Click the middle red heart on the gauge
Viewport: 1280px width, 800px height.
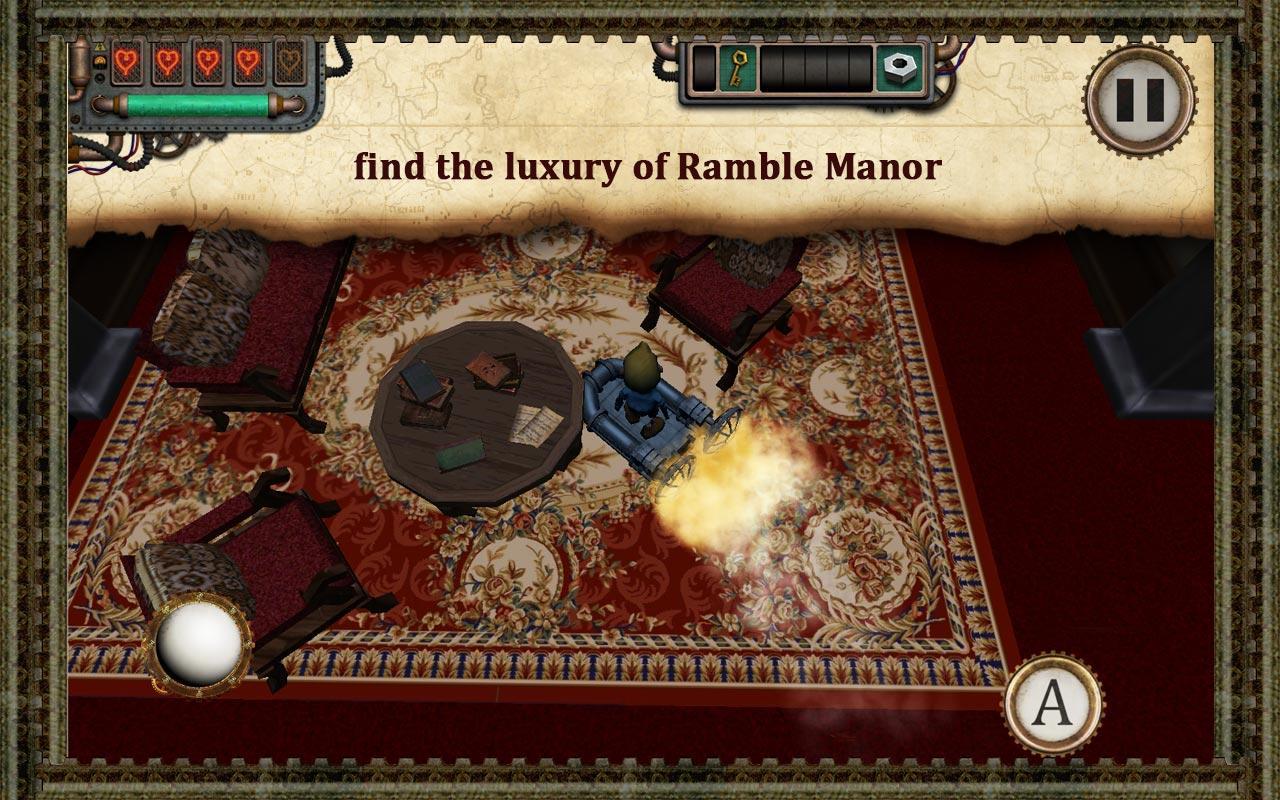[x=208, y=62]
